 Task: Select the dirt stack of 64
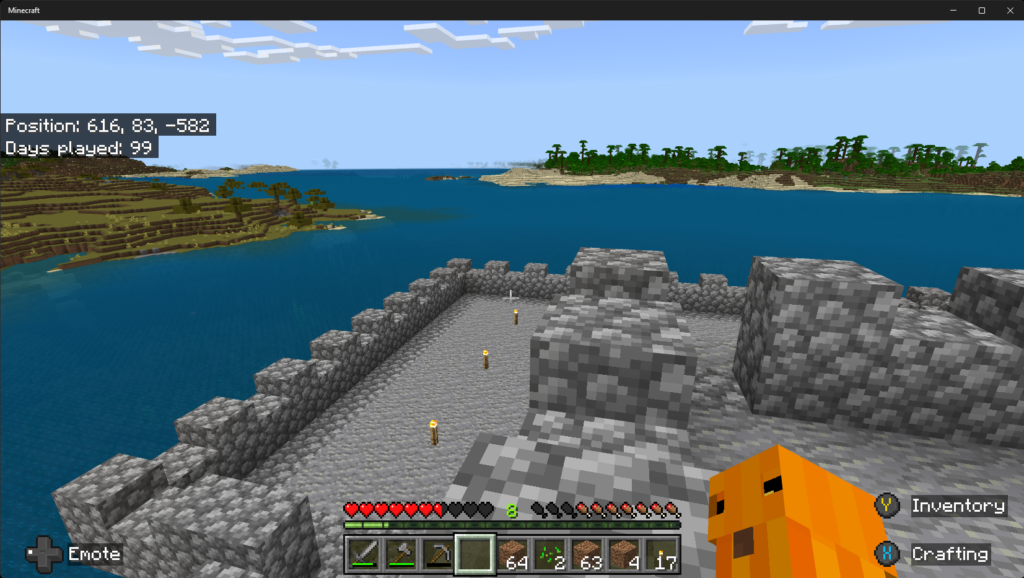[x=513, y=553]
